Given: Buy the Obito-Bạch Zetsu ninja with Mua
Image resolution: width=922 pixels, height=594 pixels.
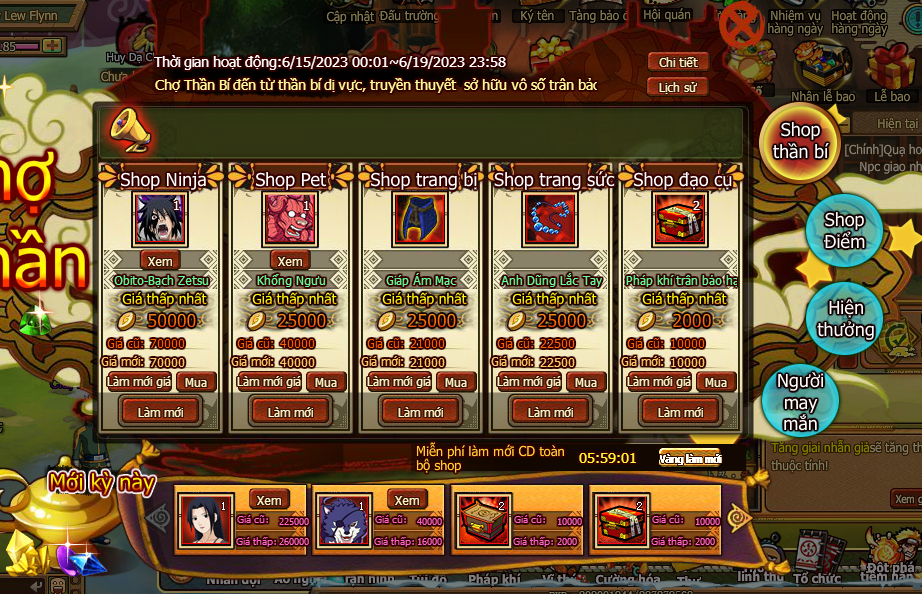Looking at the screenshot, I should [196, 382].
